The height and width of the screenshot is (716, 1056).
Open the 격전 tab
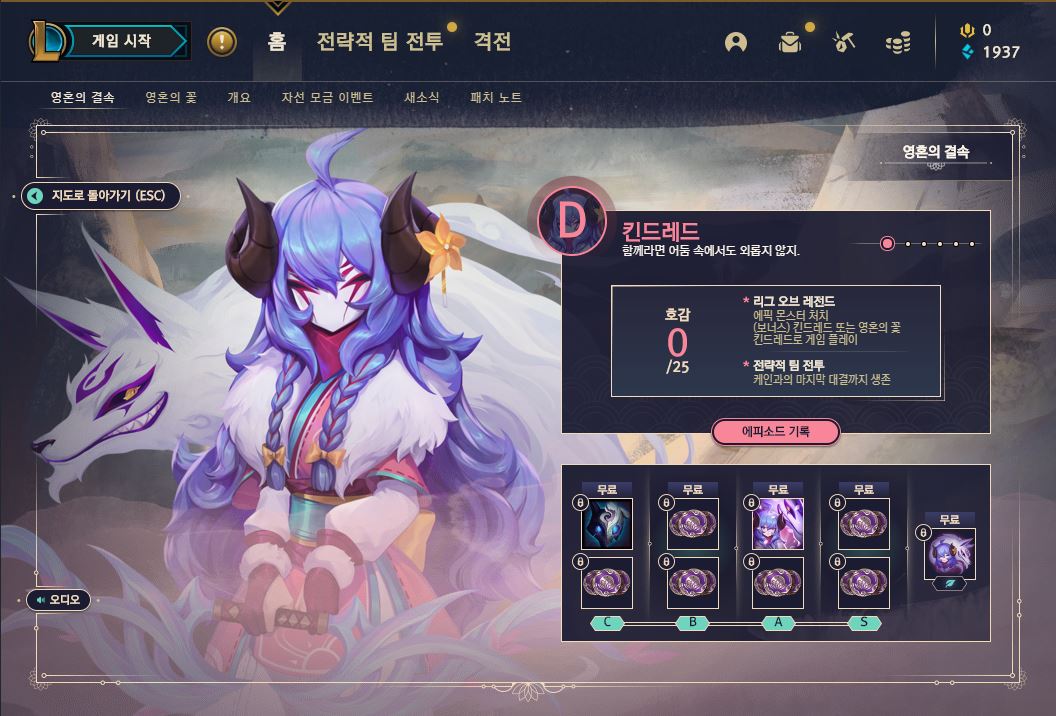click(x=492, y=42)
